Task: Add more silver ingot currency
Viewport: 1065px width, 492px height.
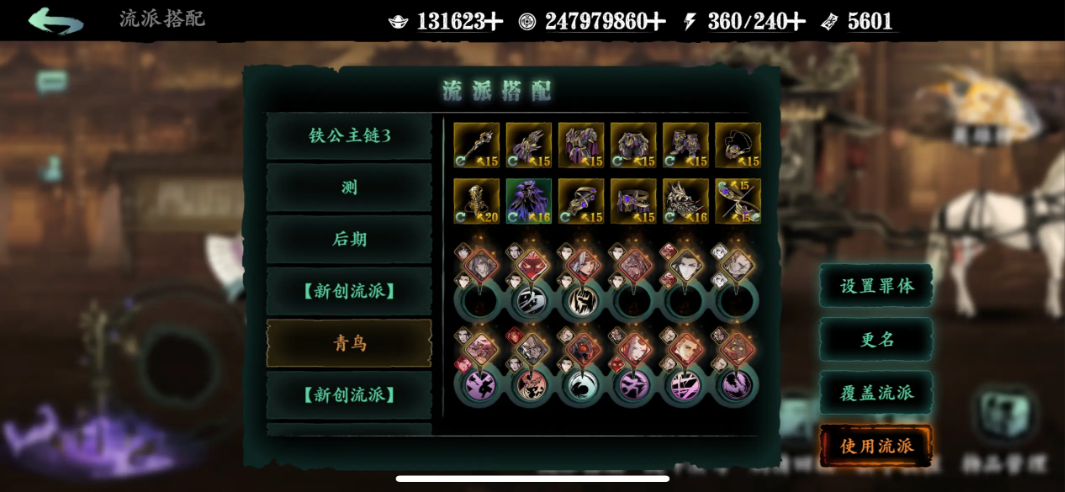Action: click(494, 22)
